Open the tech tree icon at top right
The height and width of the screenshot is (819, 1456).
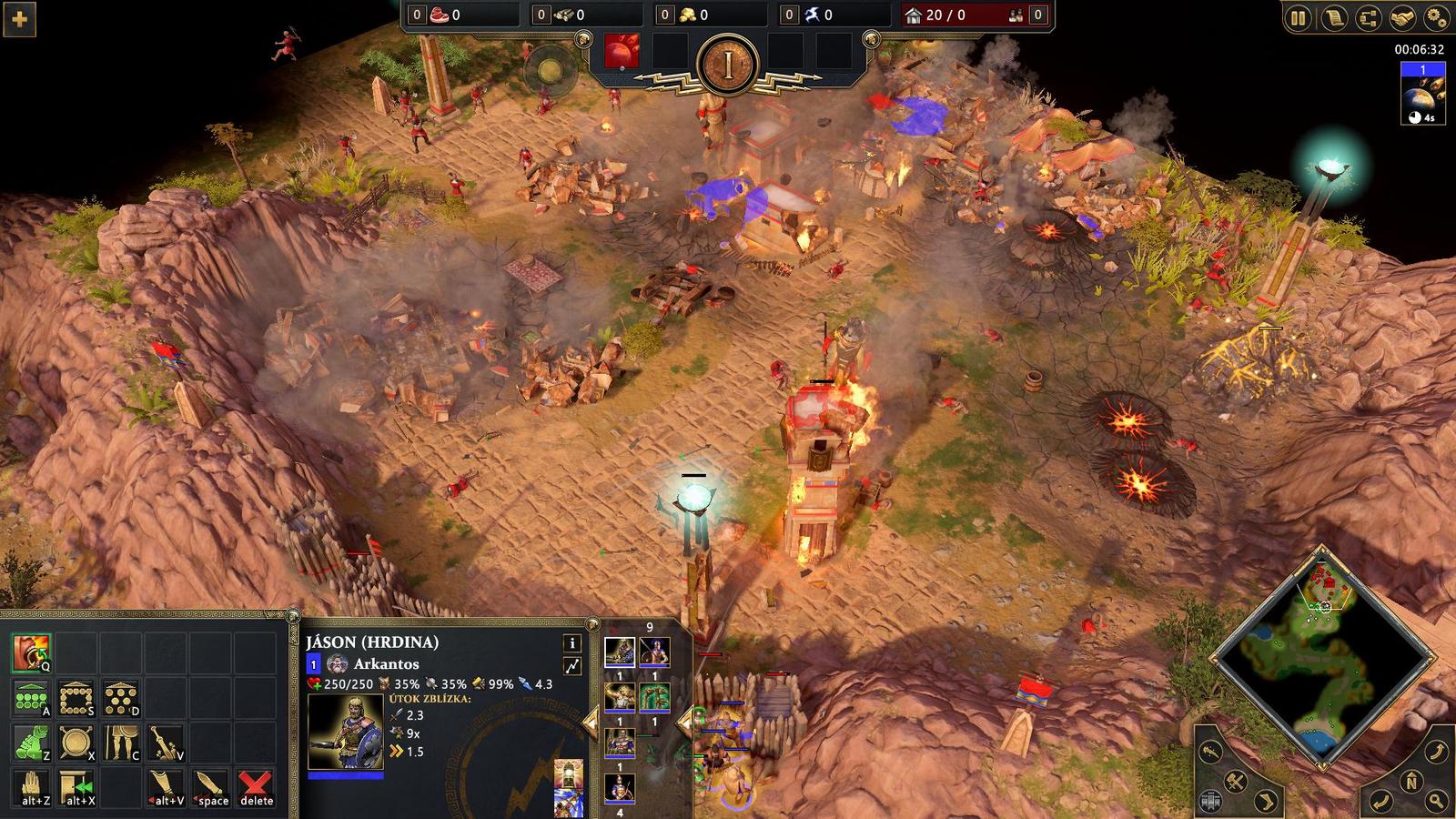(x=1370, y=16)
